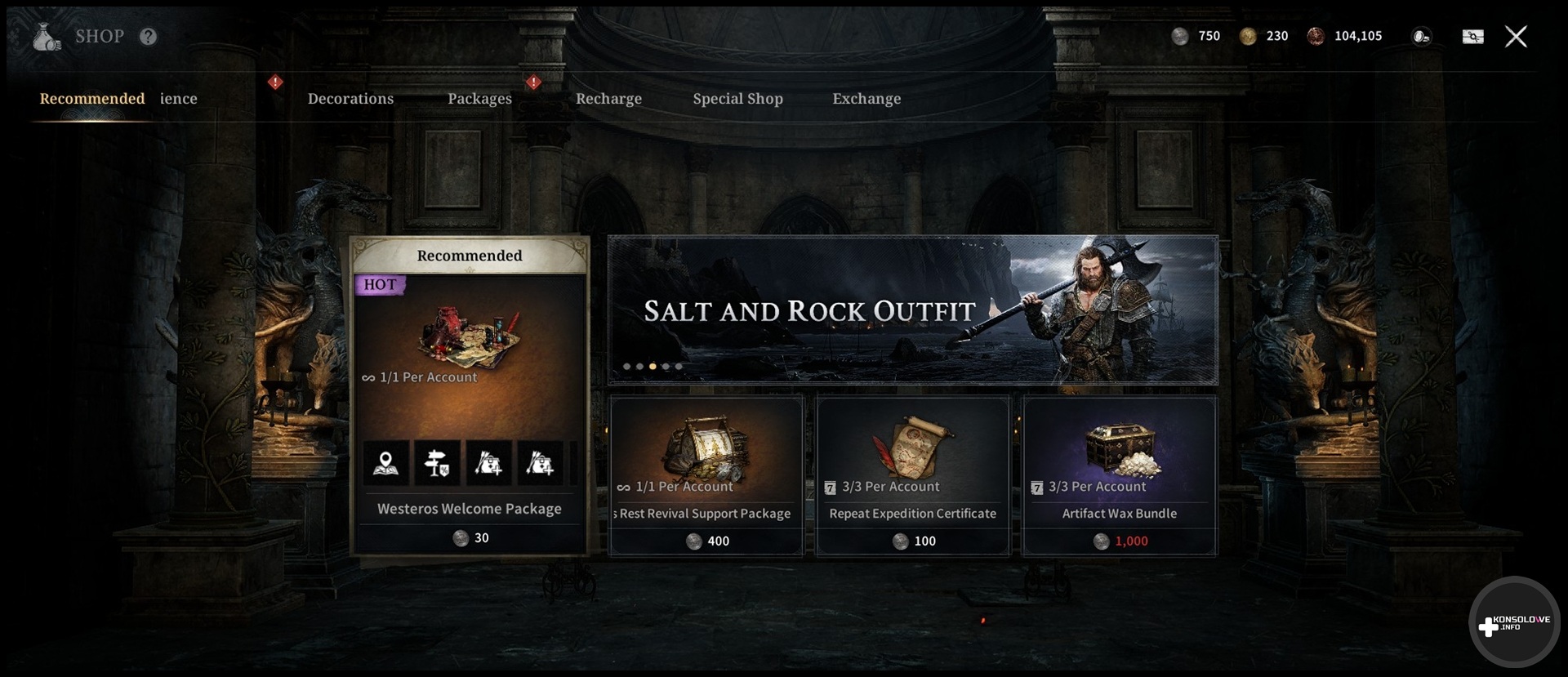
Task: Select the Special Shop tab
Action: (x=737, y=99)
